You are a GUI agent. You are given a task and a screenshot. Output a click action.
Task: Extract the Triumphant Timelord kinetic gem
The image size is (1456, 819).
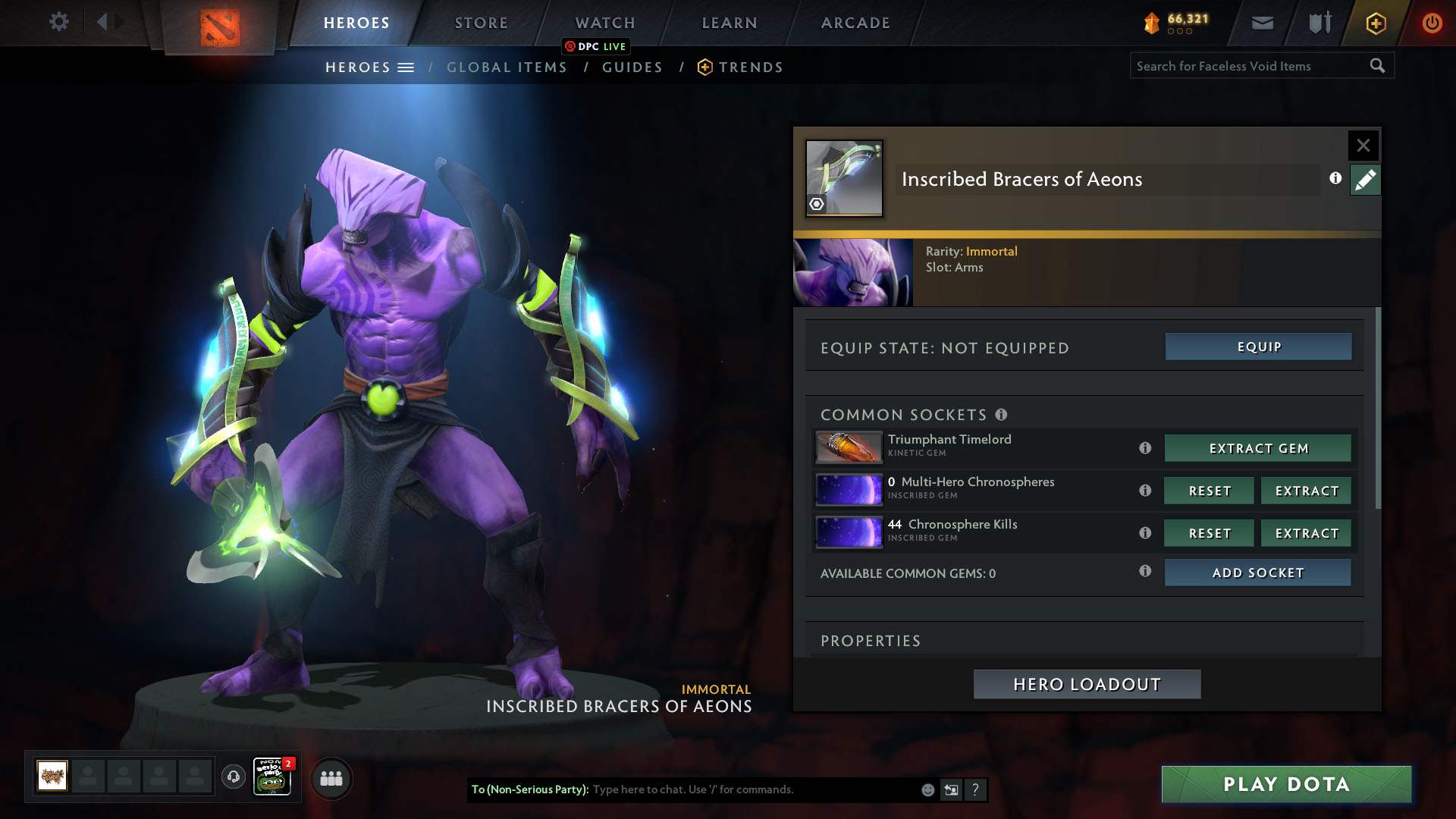1258,448
